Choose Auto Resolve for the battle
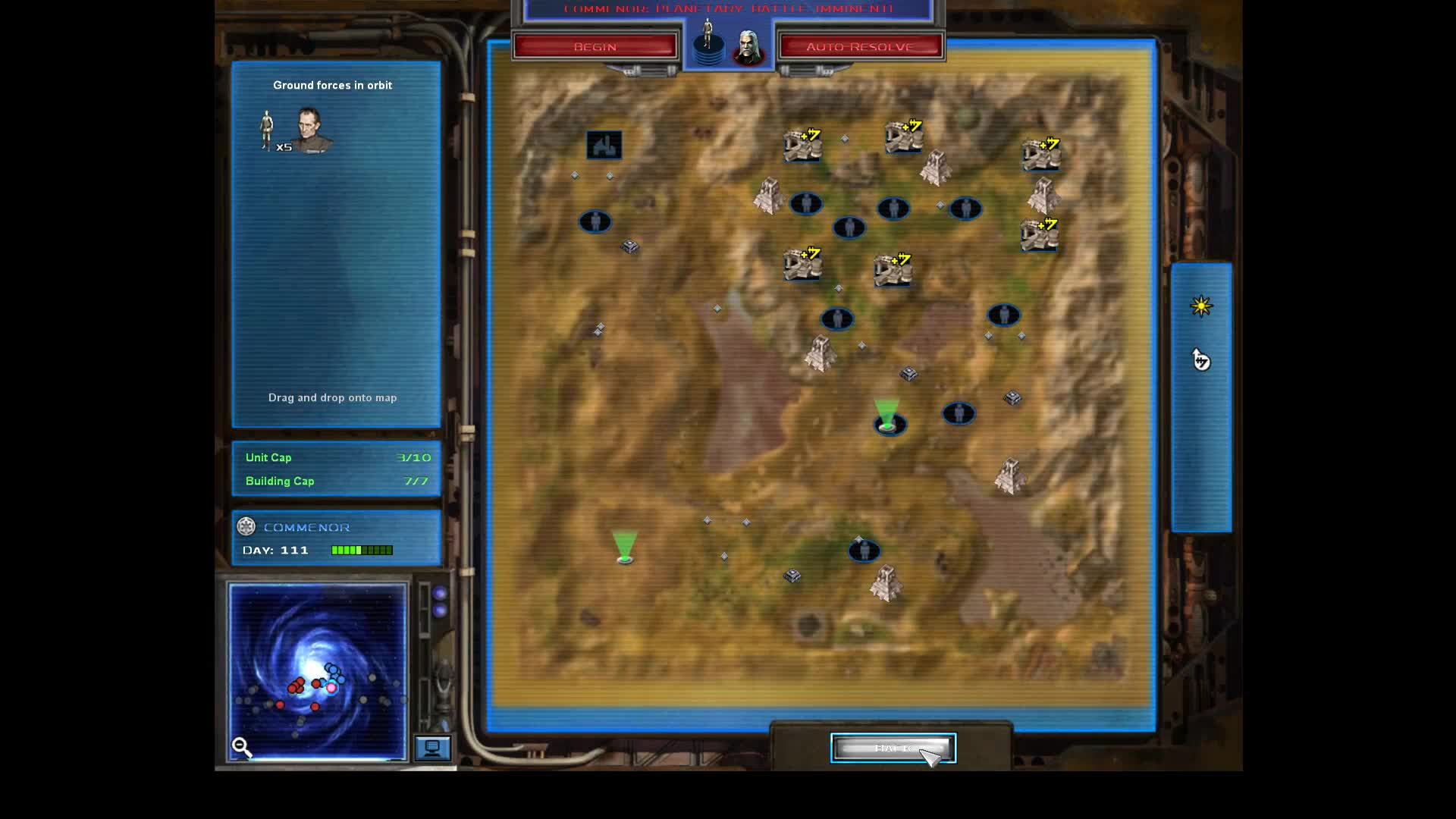The width and height of the screenshot is (1456, 819). click(x=861, y=45)
